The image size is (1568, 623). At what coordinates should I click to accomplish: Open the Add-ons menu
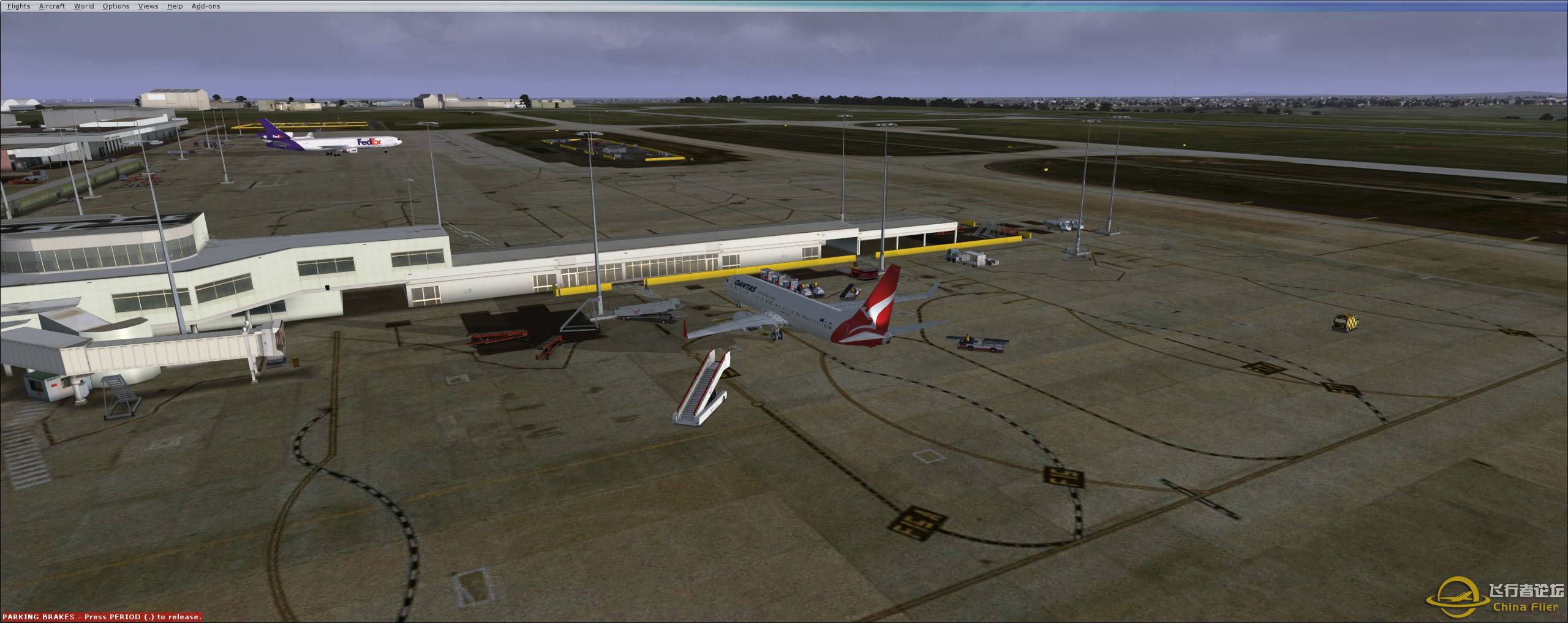[x=206, y=6]
